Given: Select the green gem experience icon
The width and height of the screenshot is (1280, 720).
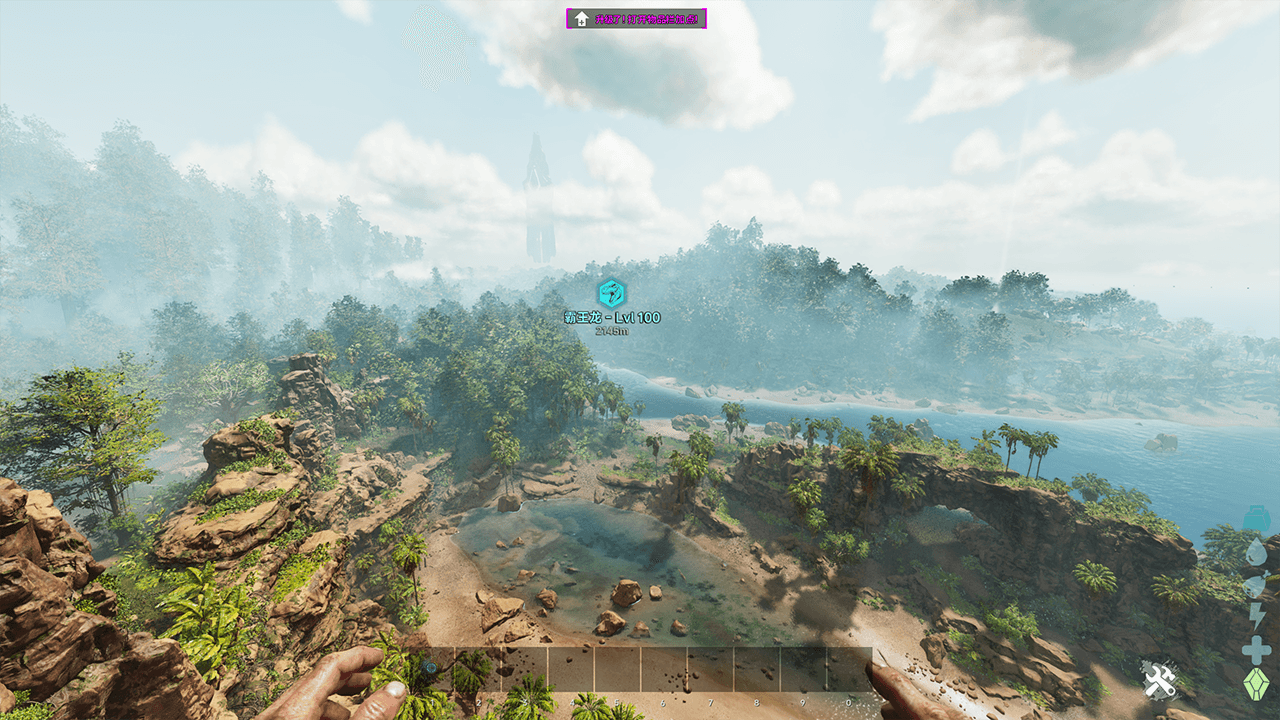Looking at the screenshot, I should (x=1256, y=684).
